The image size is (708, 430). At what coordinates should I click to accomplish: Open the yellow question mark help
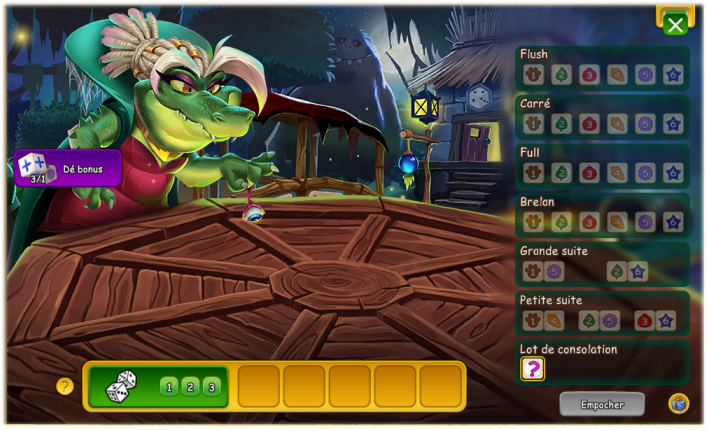(65, 386)
